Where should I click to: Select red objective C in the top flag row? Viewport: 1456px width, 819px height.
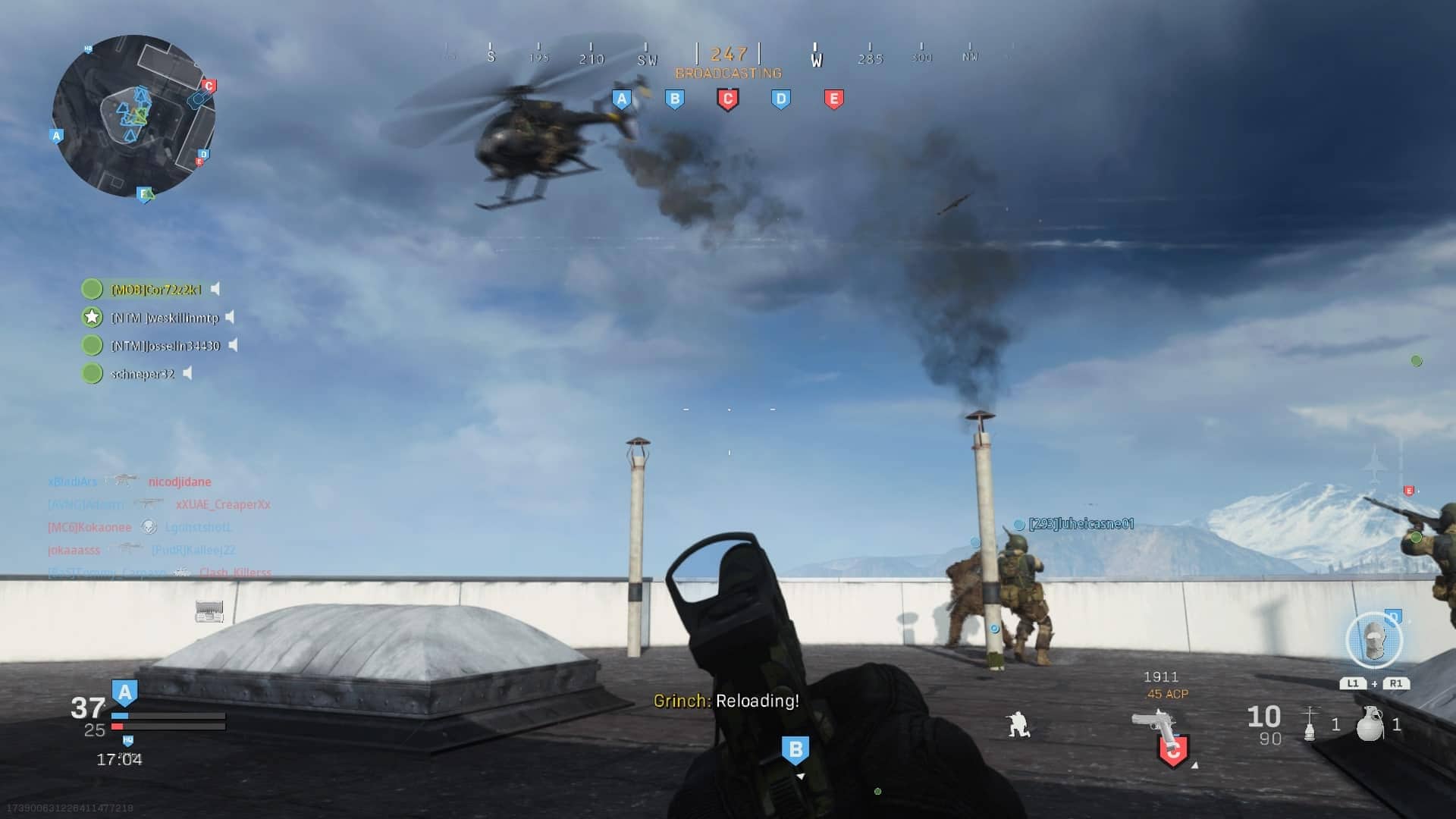click(x=727, y=99)
